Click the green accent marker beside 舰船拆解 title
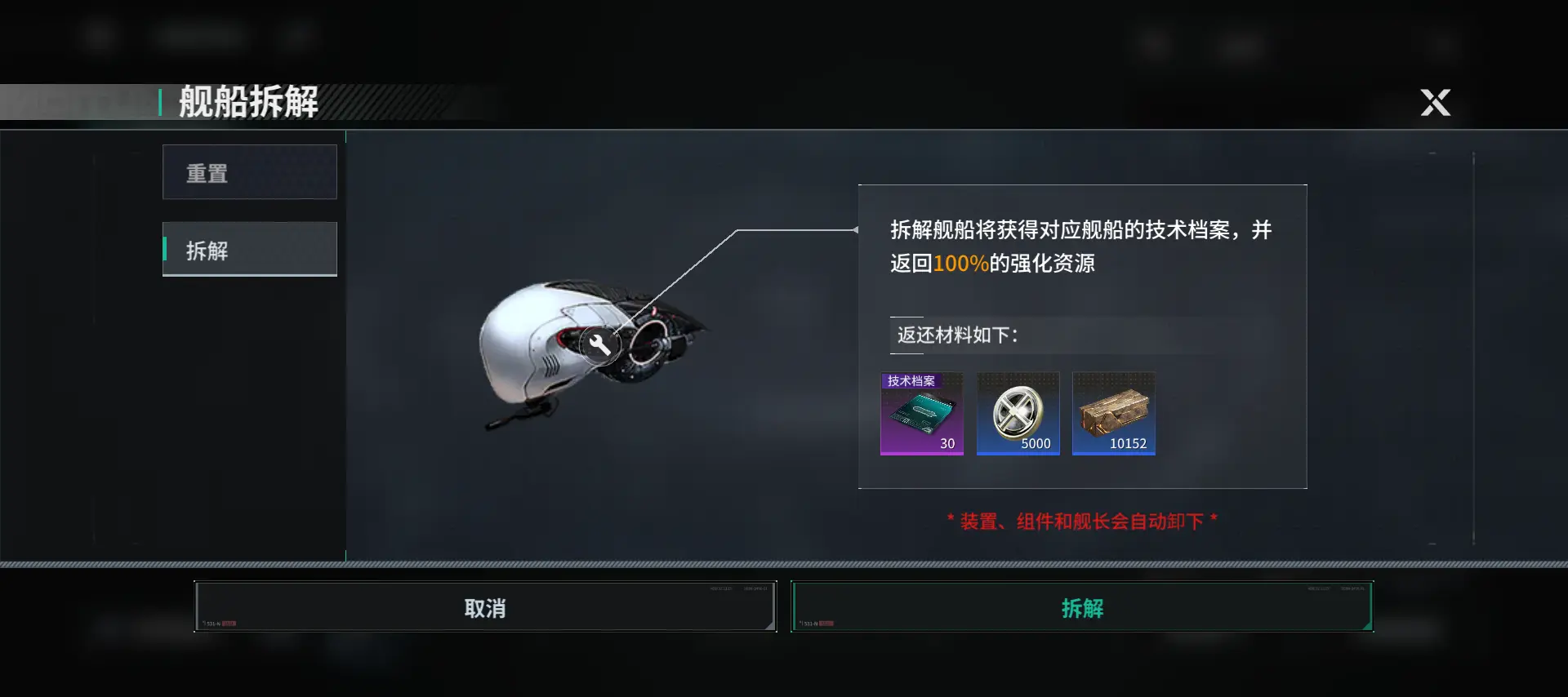Image resolution: width=1568 pixels, height=697 pixels. (160, 103)
